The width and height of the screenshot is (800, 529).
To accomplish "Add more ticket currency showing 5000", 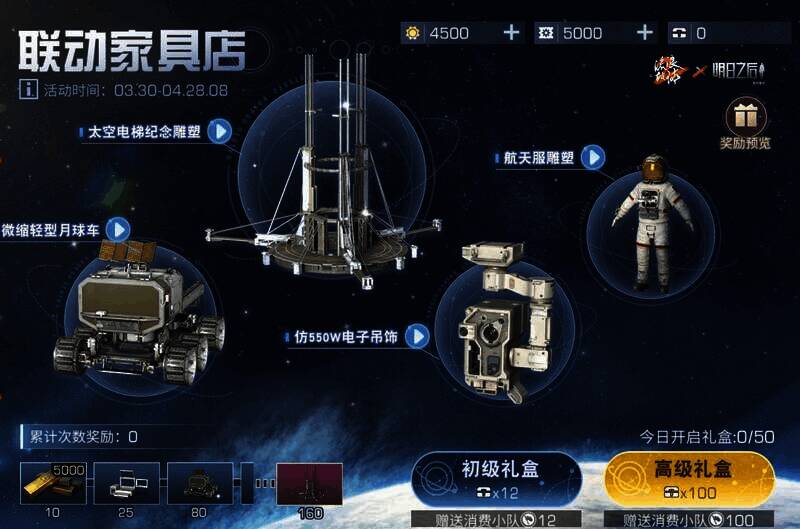I will pos(645,33).
